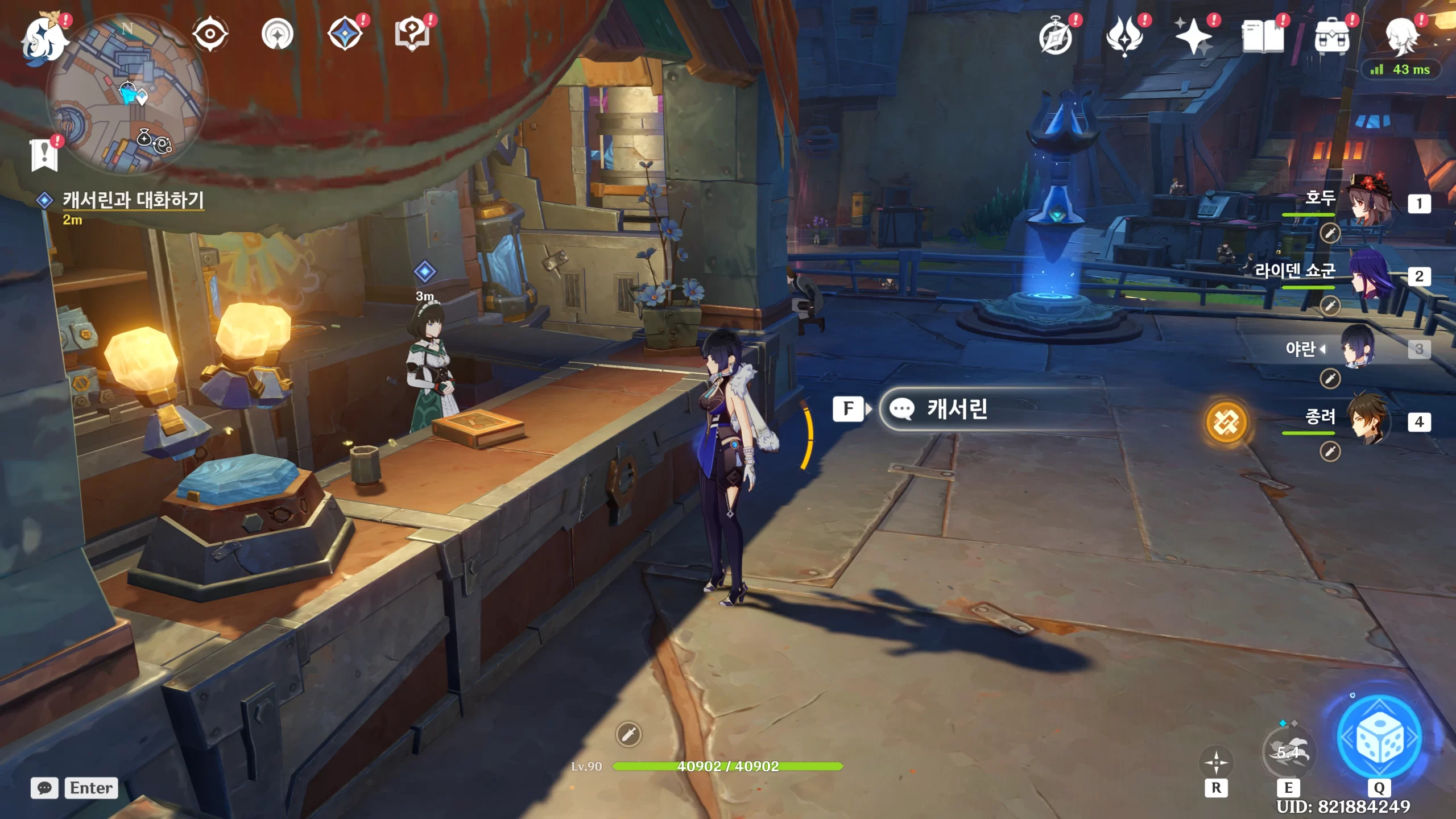The image size is (1456, 819).
Task: Open the inventory backpack
Action: coord(1331,37)
